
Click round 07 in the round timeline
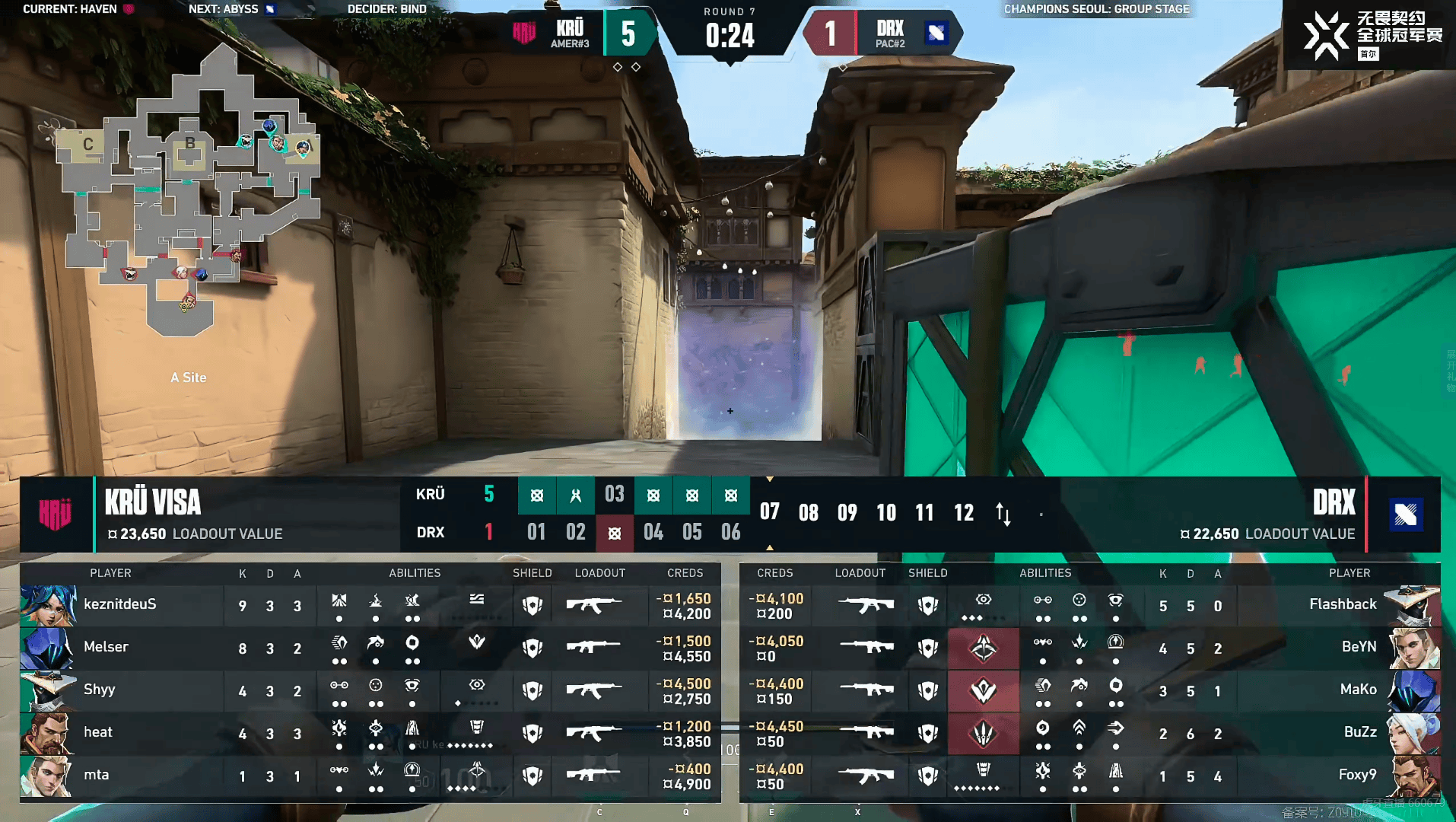[x=769, y=512]
